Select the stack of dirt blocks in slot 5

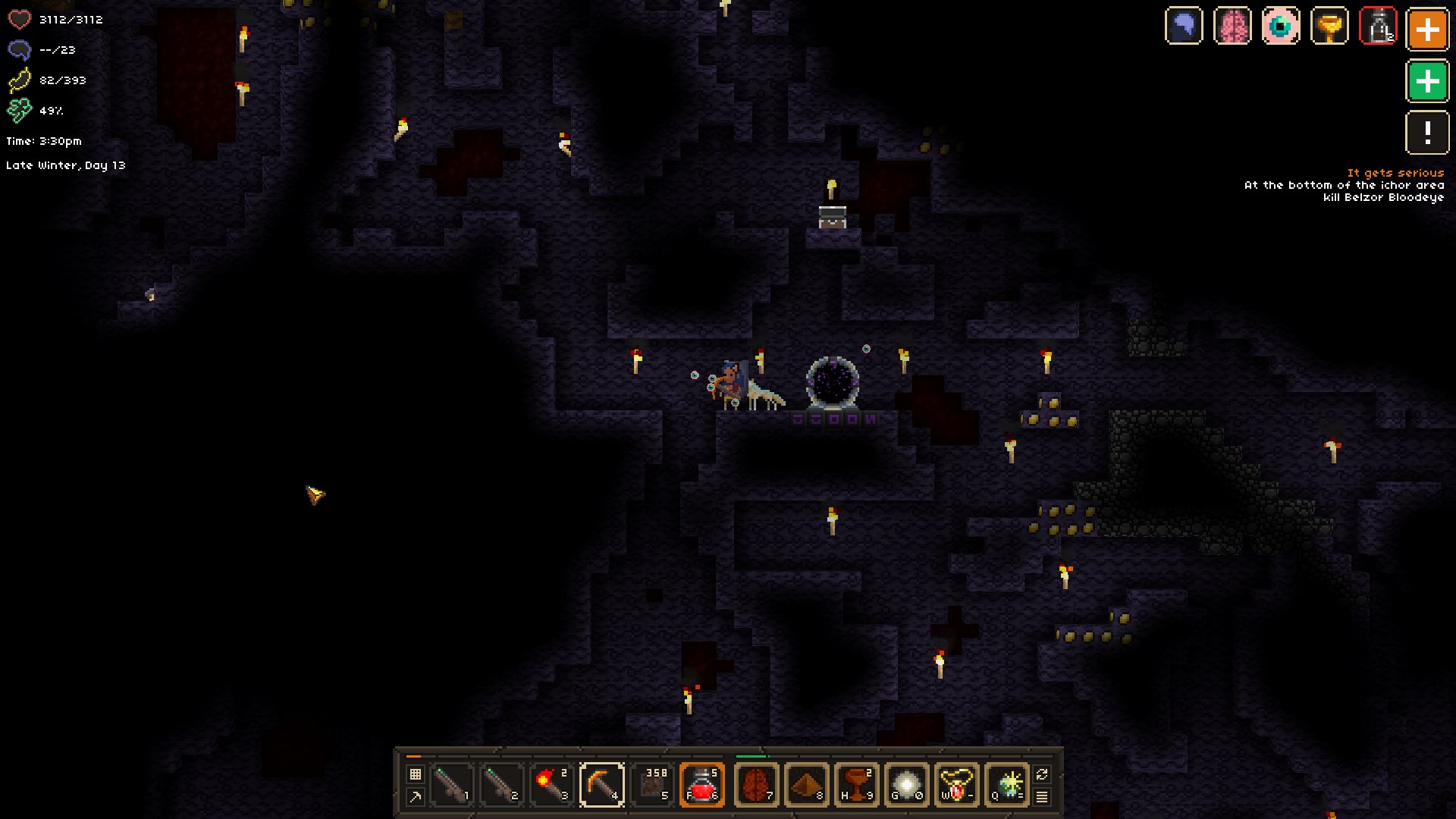pos(653,785)
